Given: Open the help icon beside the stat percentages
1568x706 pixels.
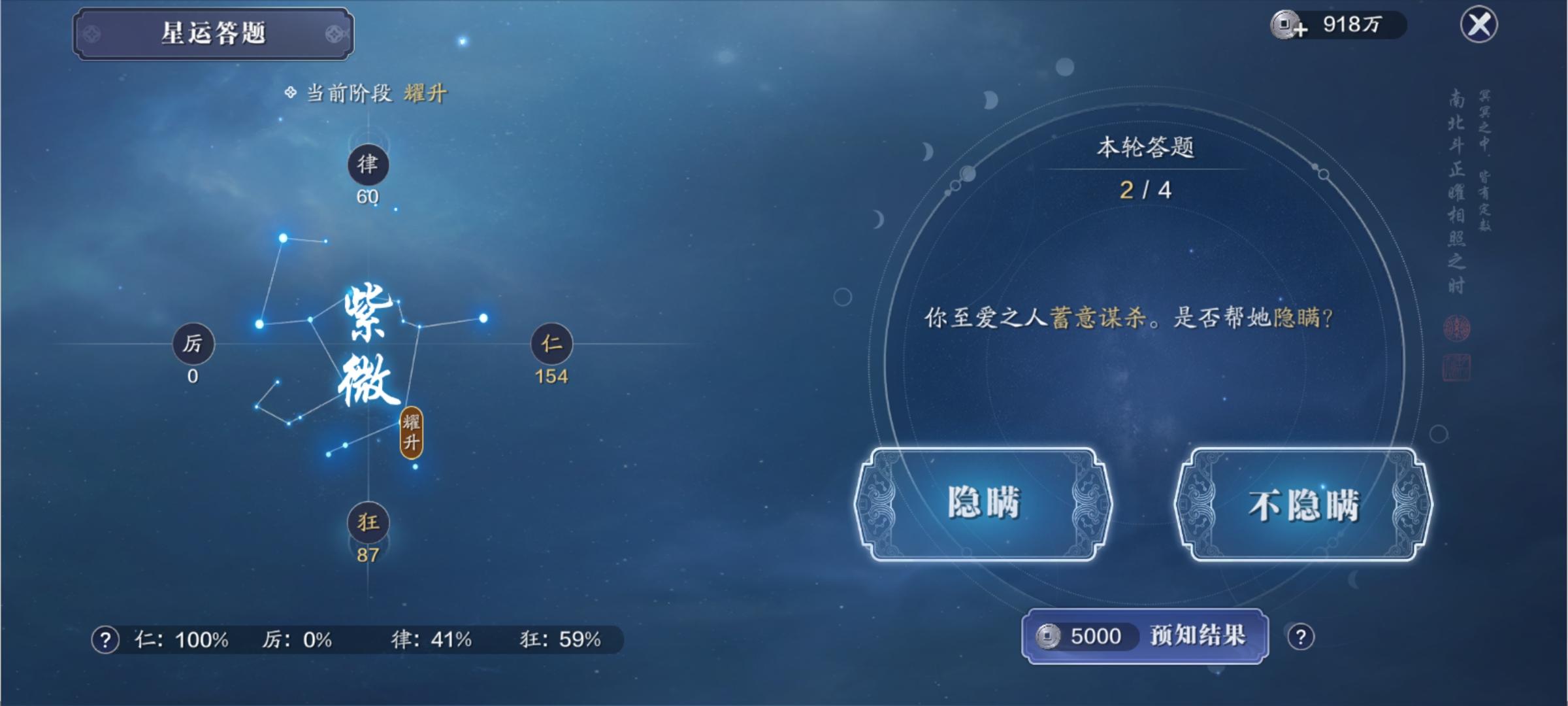Looking at the screenshot, I should point(105,639).
